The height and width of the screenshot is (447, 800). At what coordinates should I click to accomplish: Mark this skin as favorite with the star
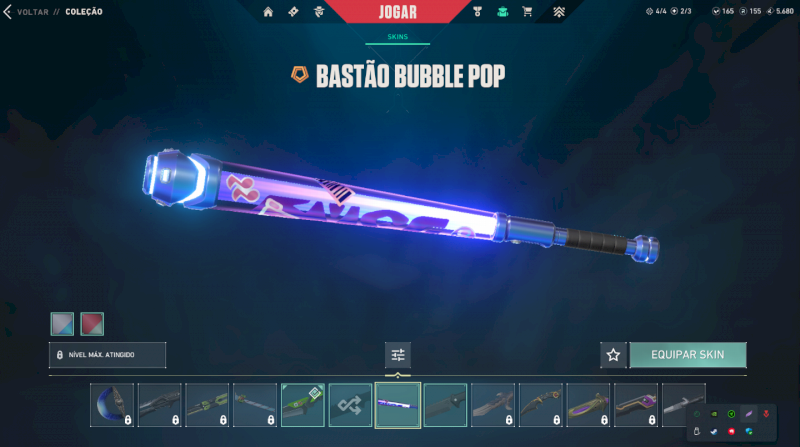pyautogui.click(x=613, y=355)
